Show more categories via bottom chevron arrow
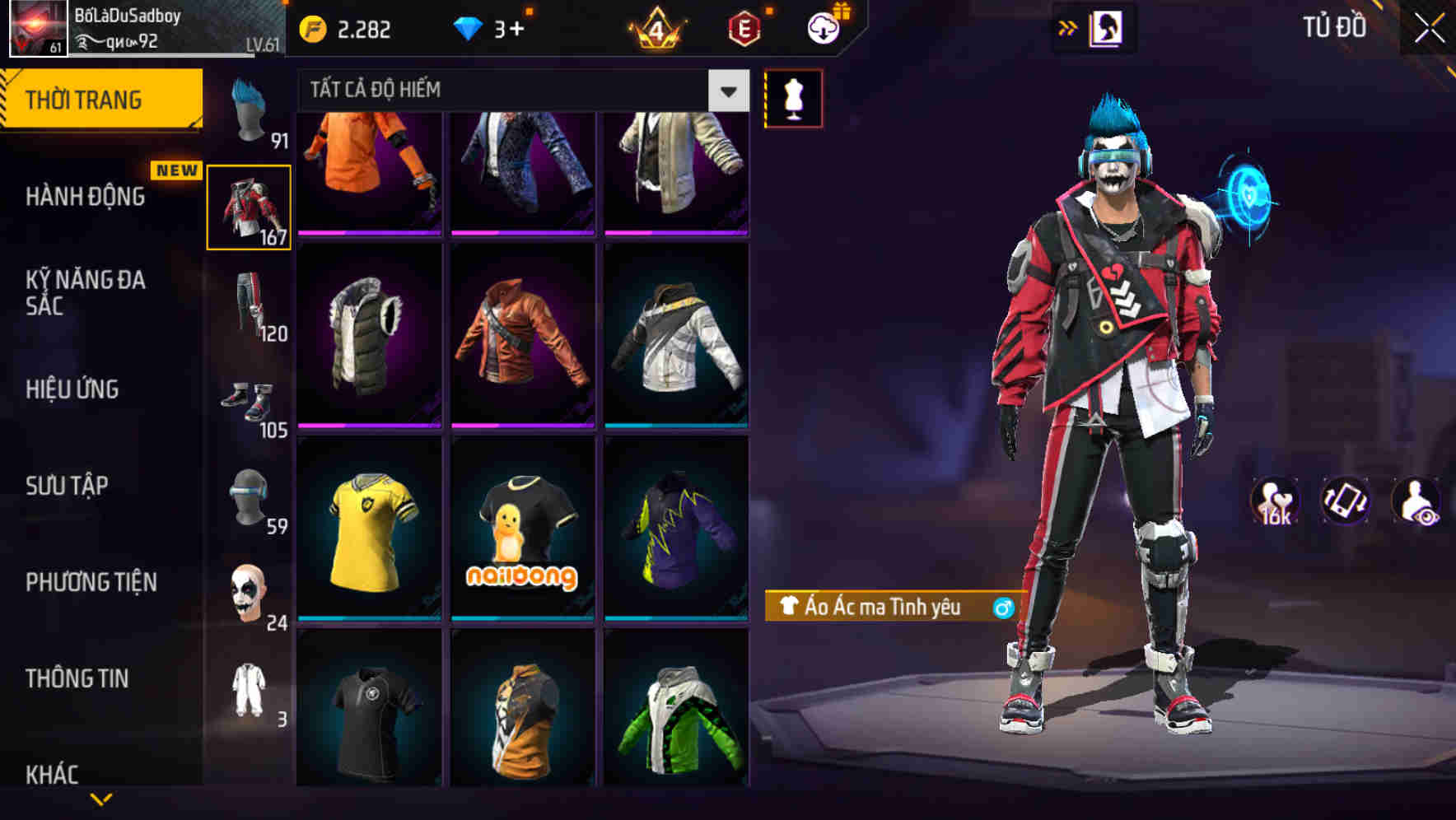 [102, 800]
